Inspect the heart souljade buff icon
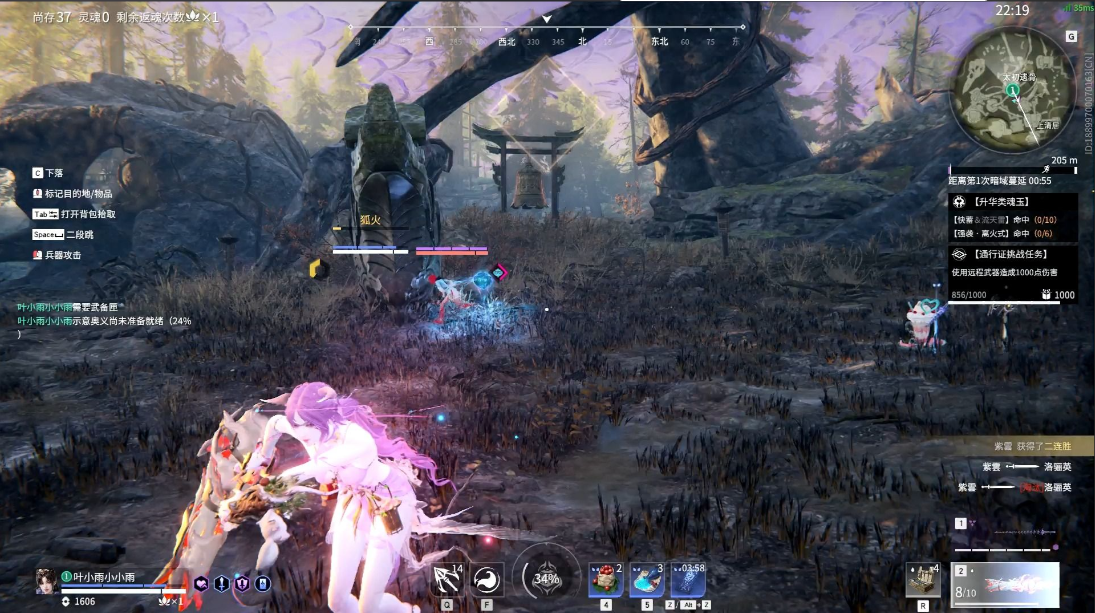Image resolution: width=1095 pixels, height=613 pixels. point(201,583)
